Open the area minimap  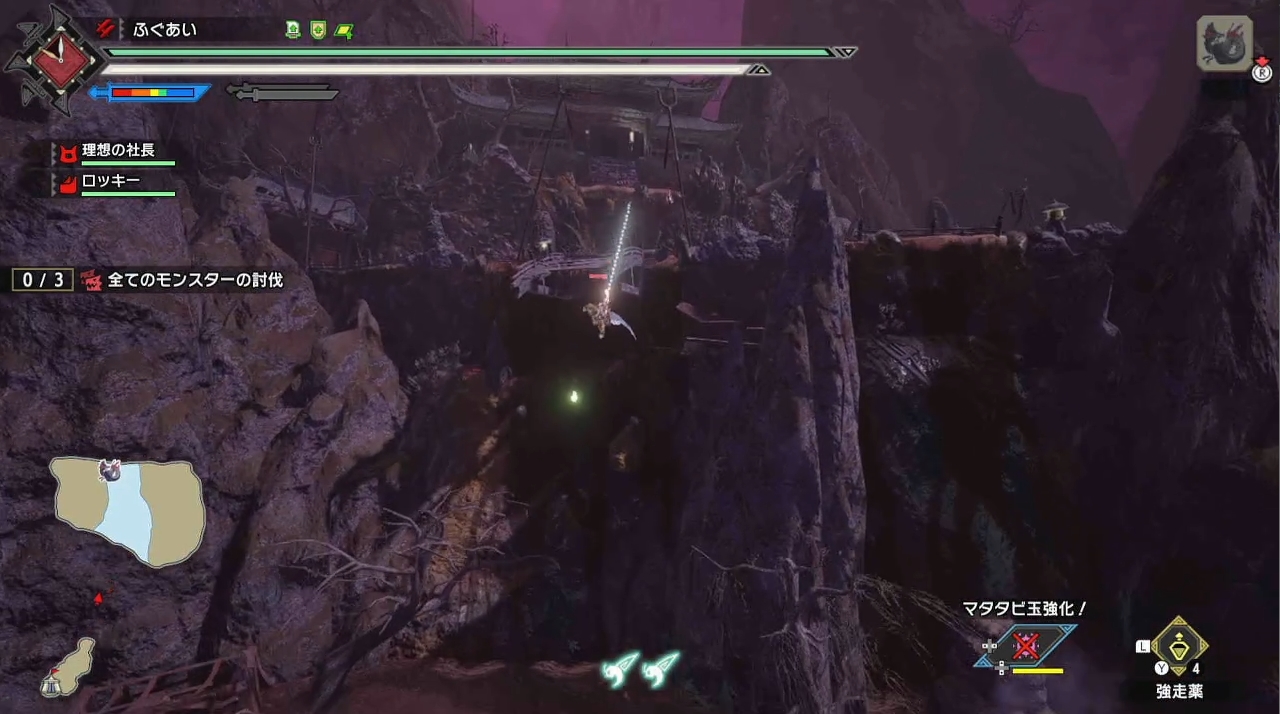click(x=128, y=510)
